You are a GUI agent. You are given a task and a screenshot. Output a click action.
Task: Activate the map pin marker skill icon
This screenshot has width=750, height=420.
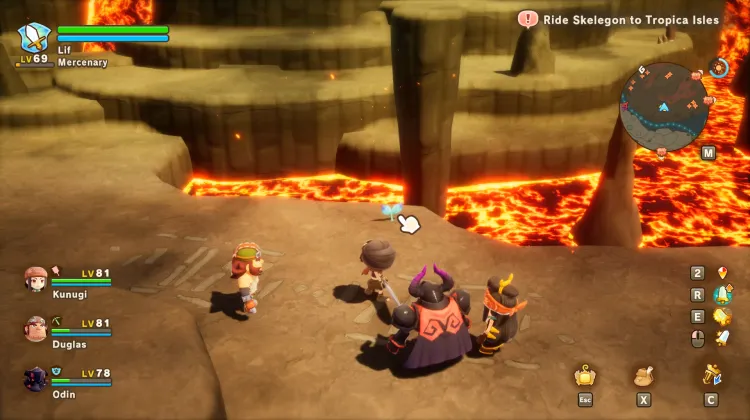[722, 272]
